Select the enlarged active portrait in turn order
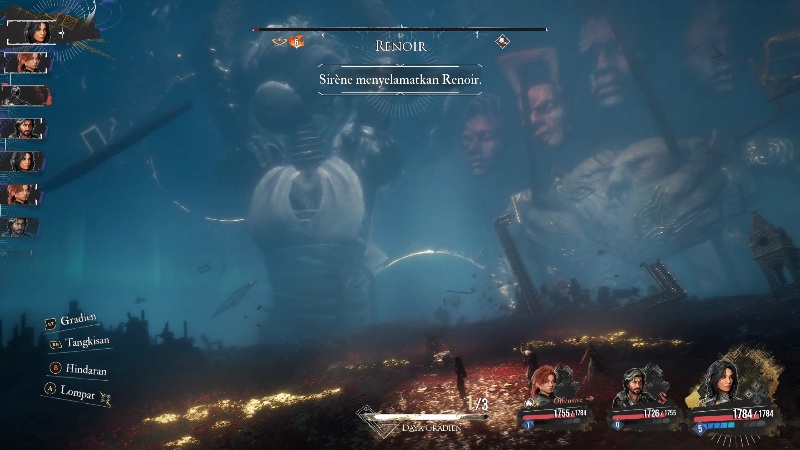The height and width of the screenshot is (450, 800). pos(32,30)
